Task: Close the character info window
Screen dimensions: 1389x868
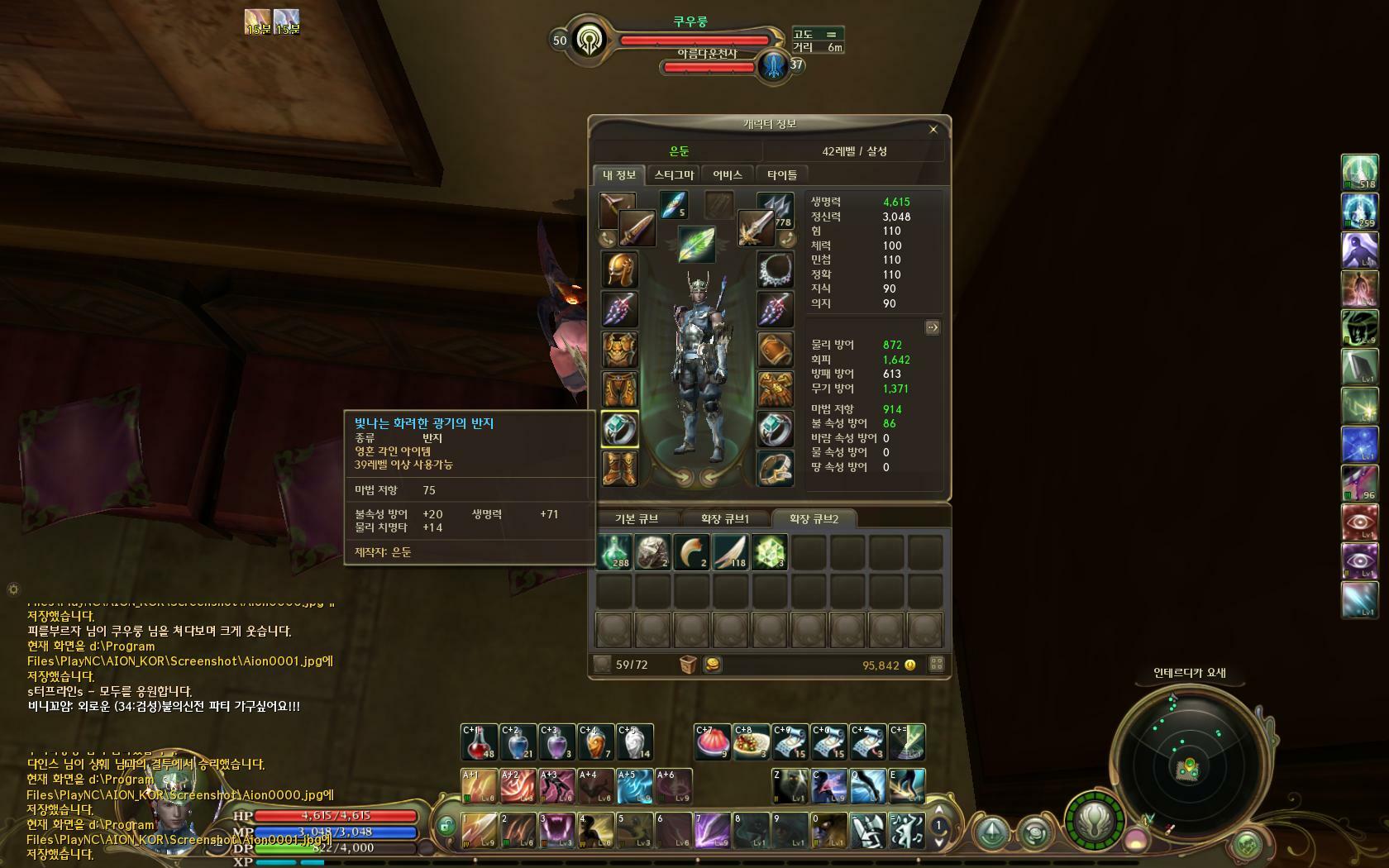Action: pyautogui.click(x=933, y=129)
